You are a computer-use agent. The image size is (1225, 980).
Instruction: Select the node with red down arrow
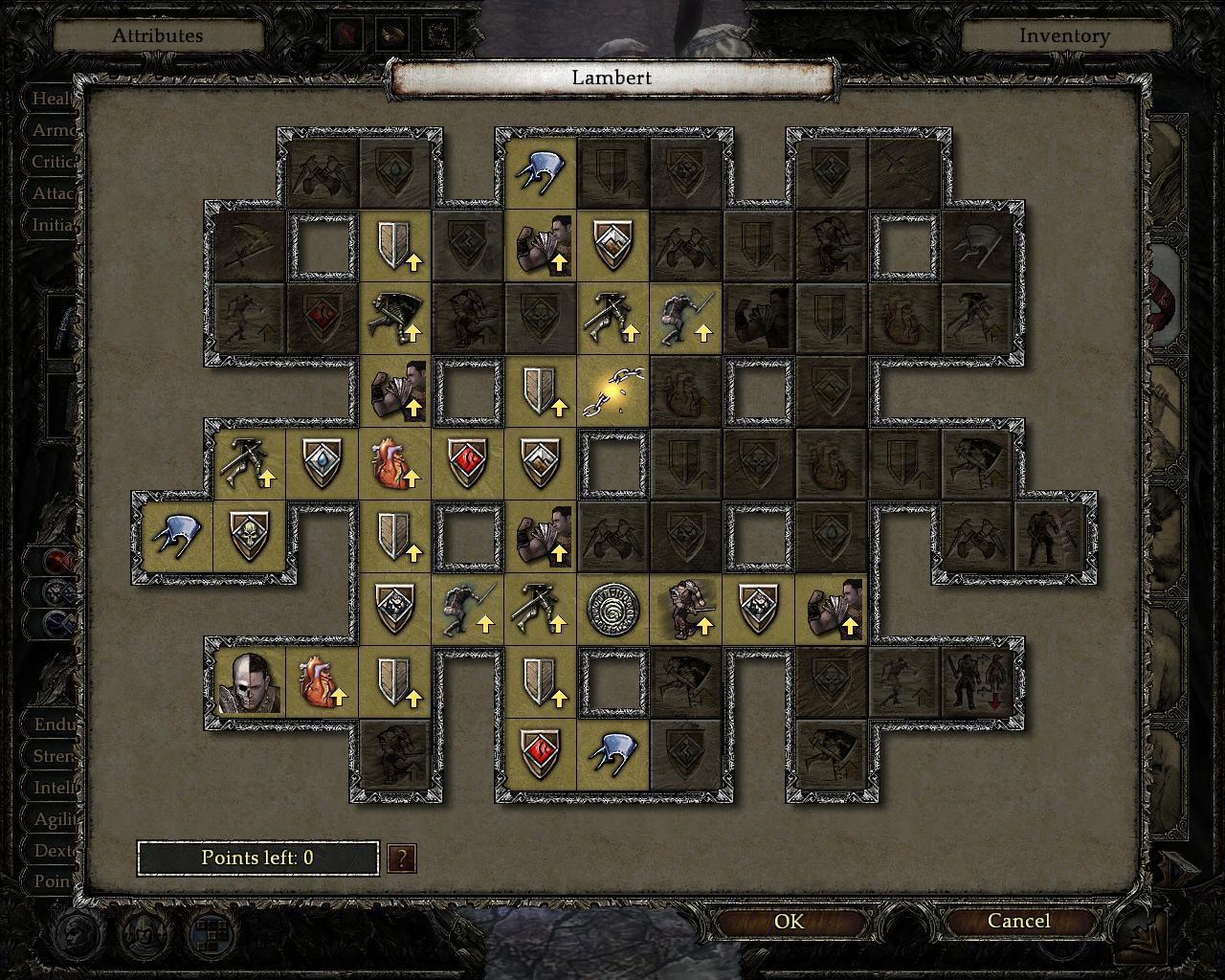click(978, 682)
